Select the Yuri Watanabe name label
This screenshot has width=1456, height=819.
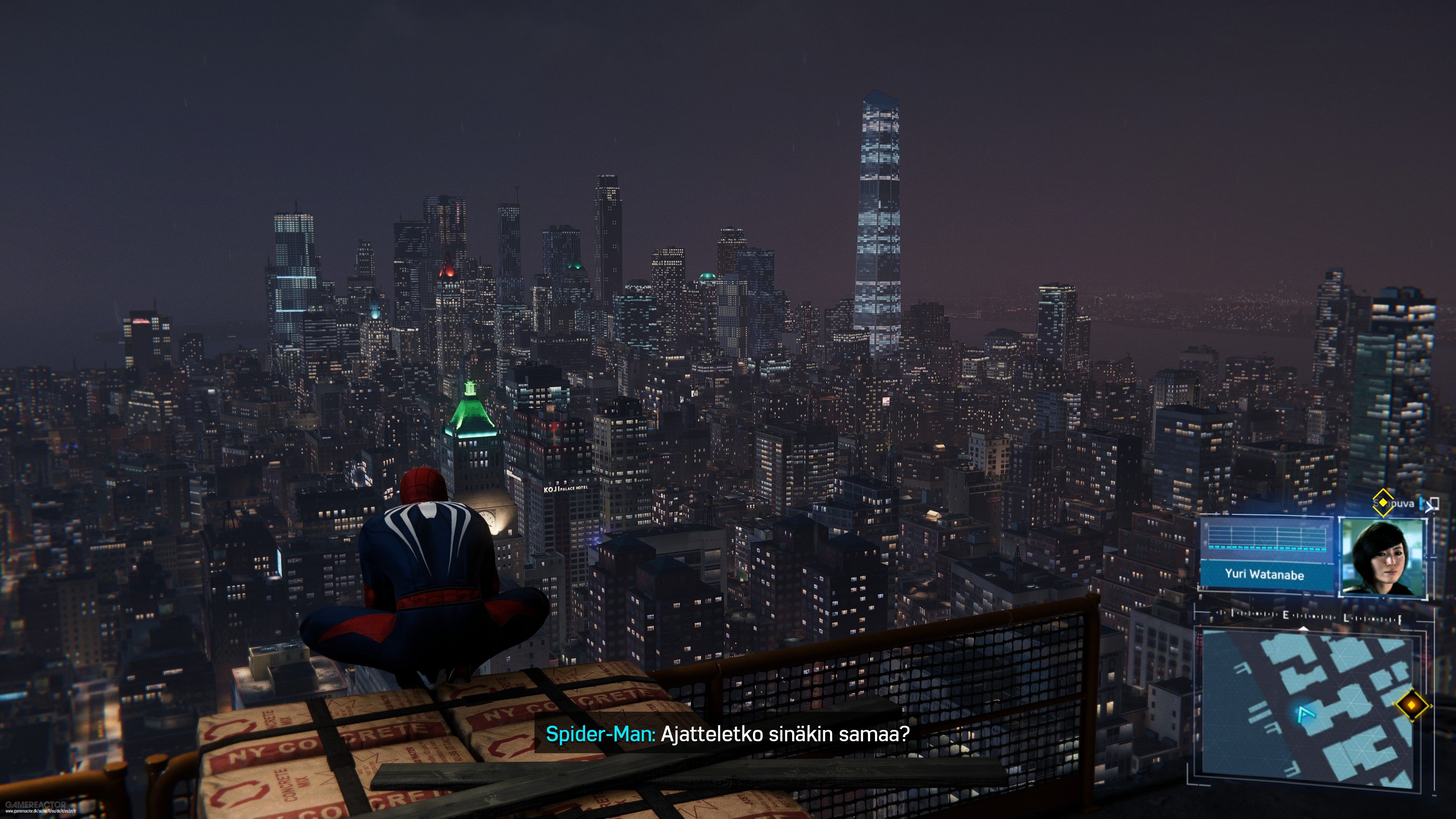tap(1266, 576)
